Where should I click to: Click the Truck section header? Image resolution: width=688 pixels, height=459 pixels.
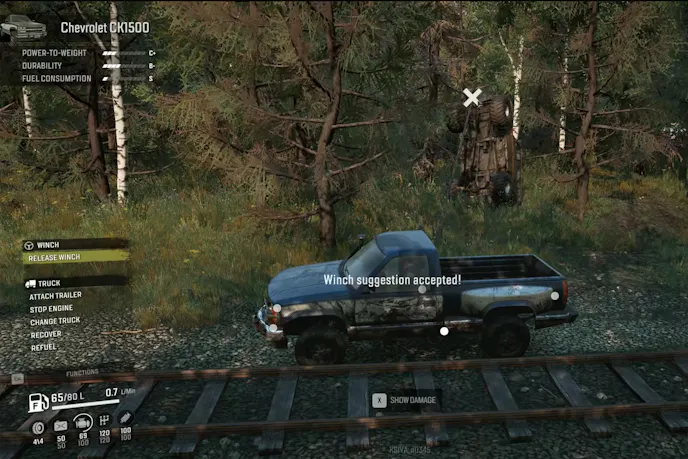[x=48, y=283]
